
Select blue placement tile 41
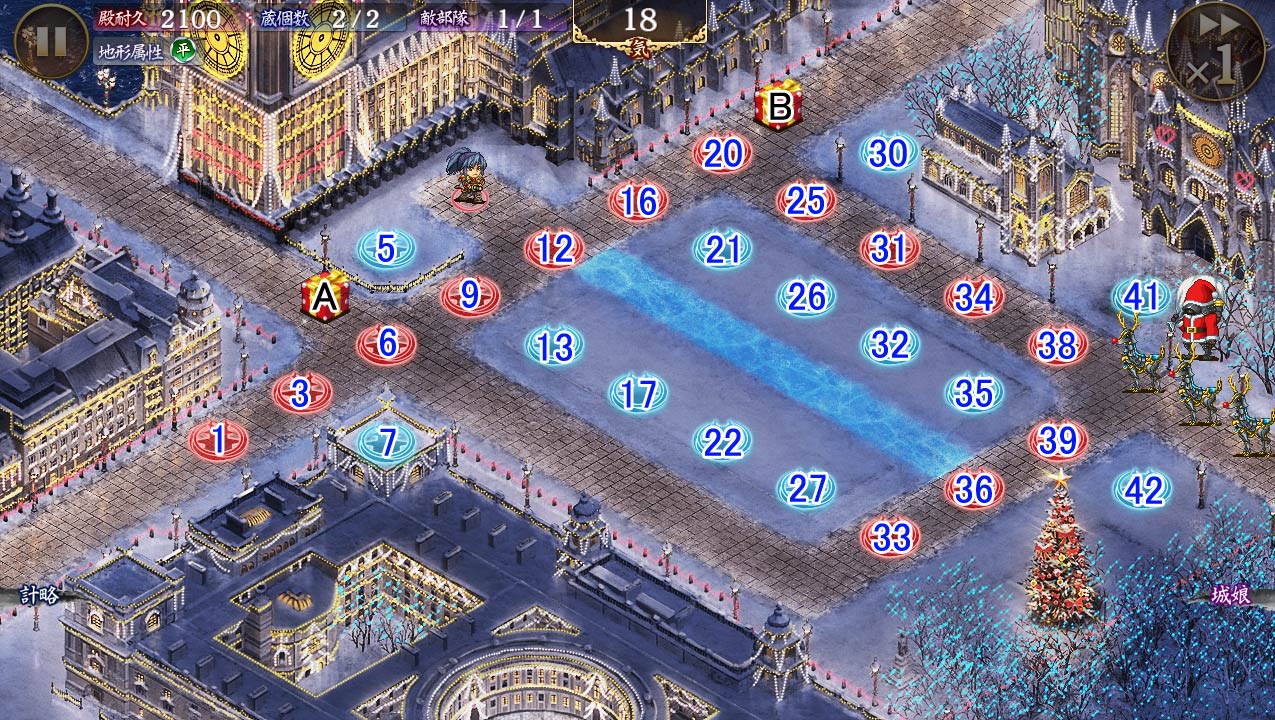(x=1141, y=297)
